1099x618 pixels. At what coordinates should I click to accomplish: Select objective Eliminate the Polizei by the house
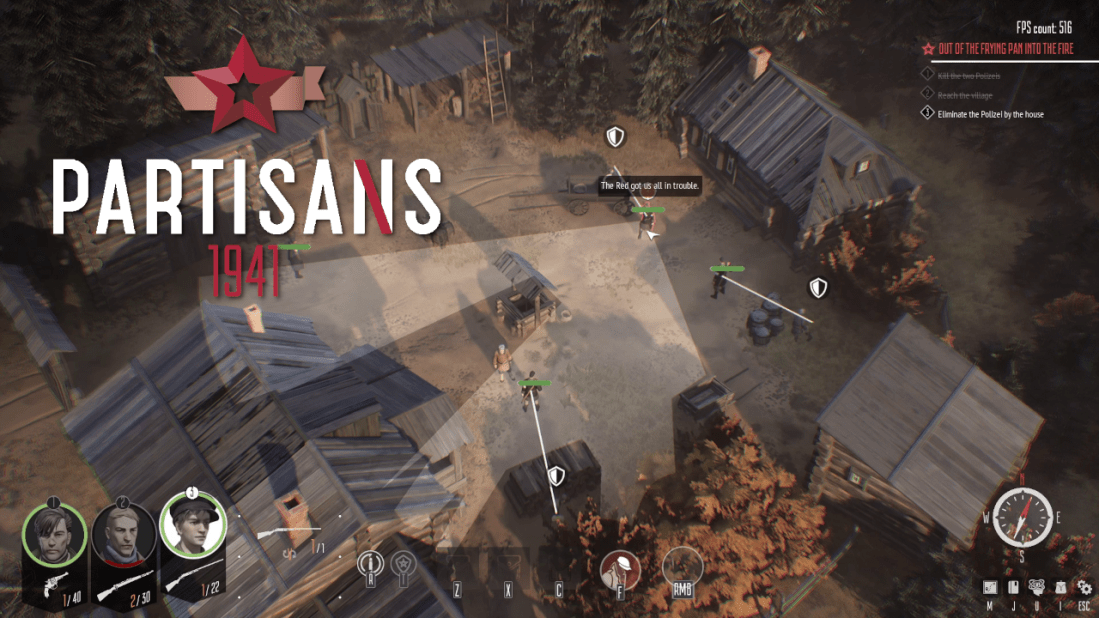pos(990,115)
